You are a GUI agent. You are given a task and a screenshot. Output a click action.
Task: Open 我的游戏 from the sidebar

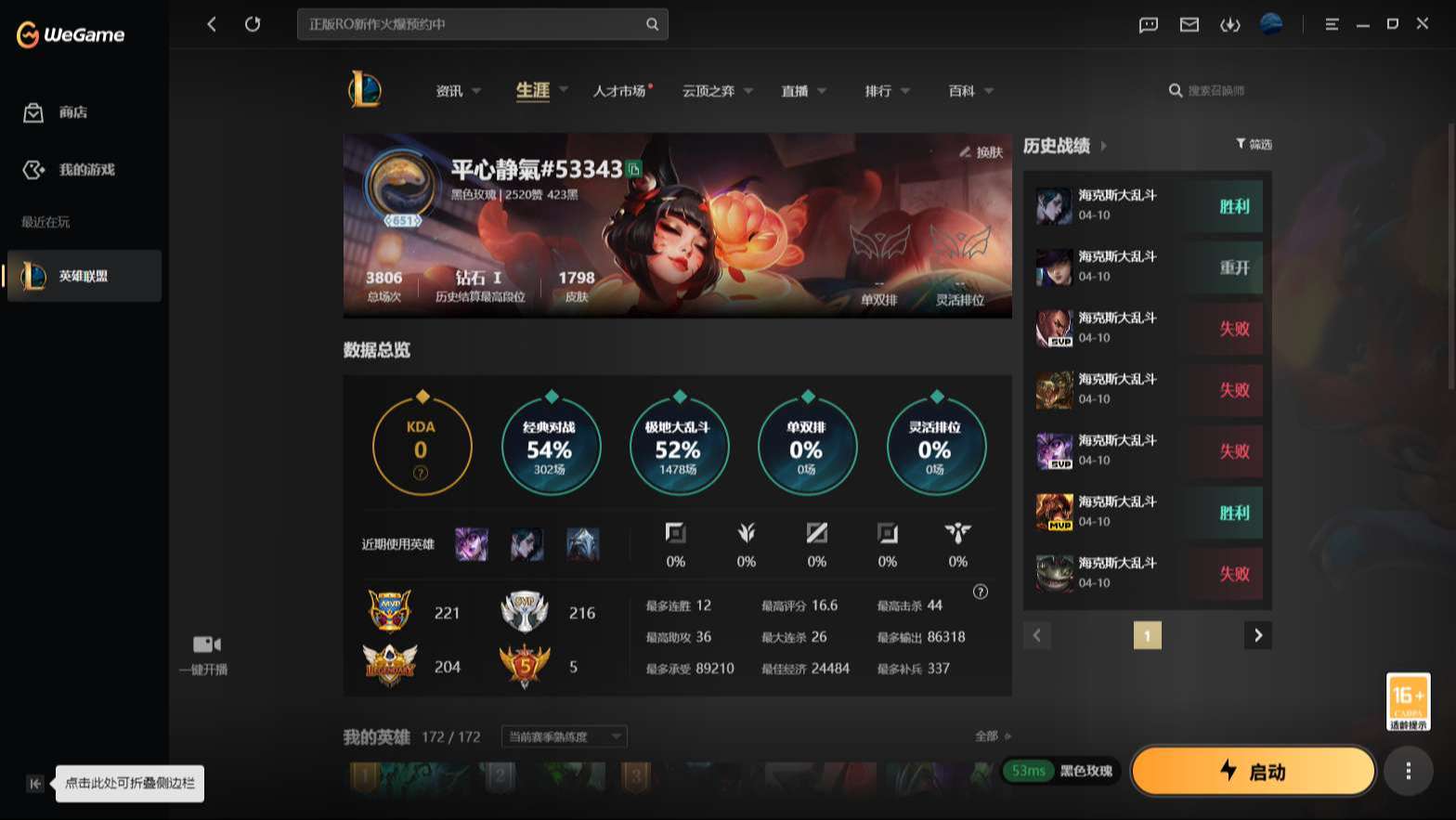point(33,170)
